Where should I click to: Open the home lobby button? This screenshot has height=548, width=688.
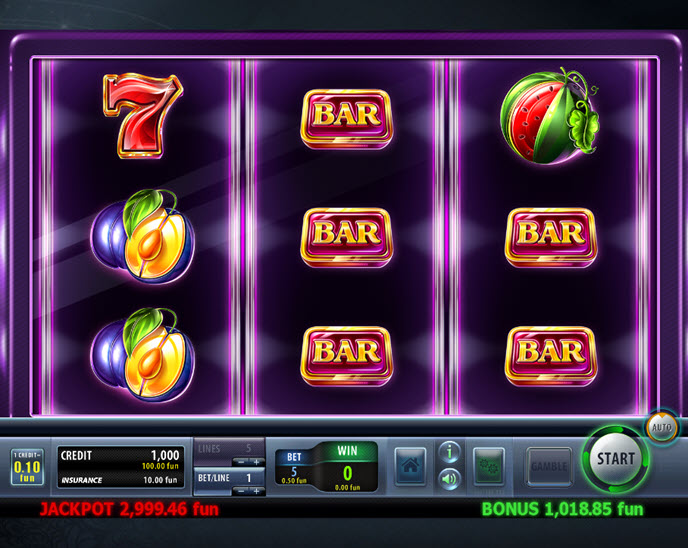[410, 466]
